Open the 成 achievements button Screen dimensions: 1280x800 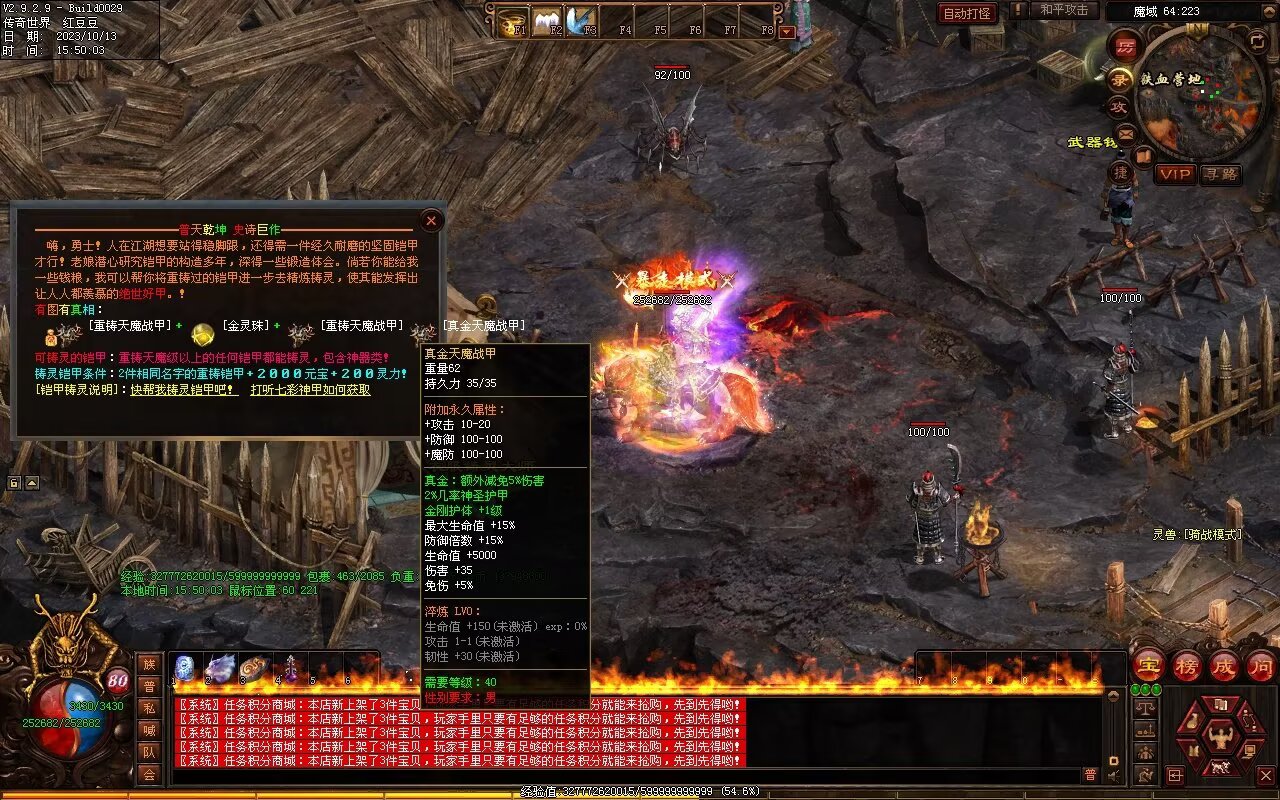click(x=1224, y=665)
